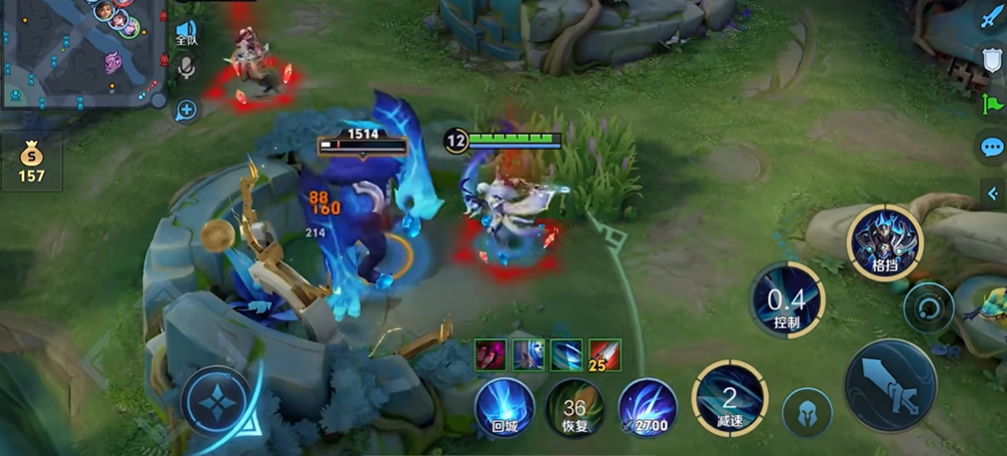Cast the Control (控制) skill
Viewport: 1007px width, 456px height.
click(787, 298)
